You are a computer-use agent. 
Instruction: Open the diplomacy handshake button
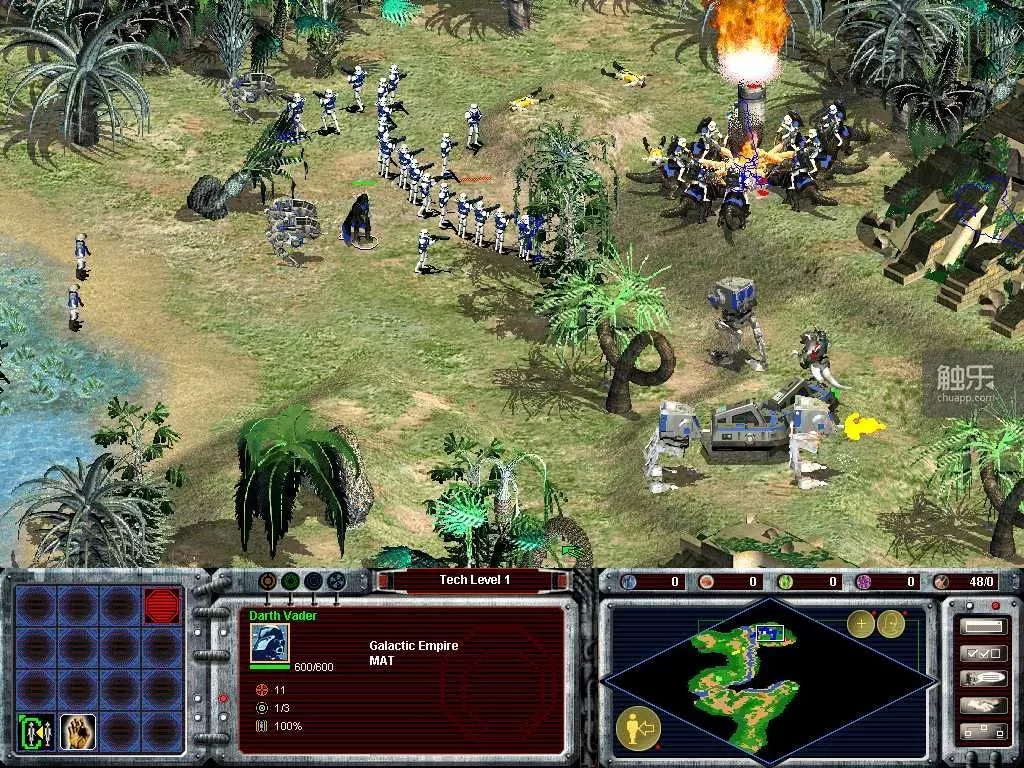click(x=982, y=705)
